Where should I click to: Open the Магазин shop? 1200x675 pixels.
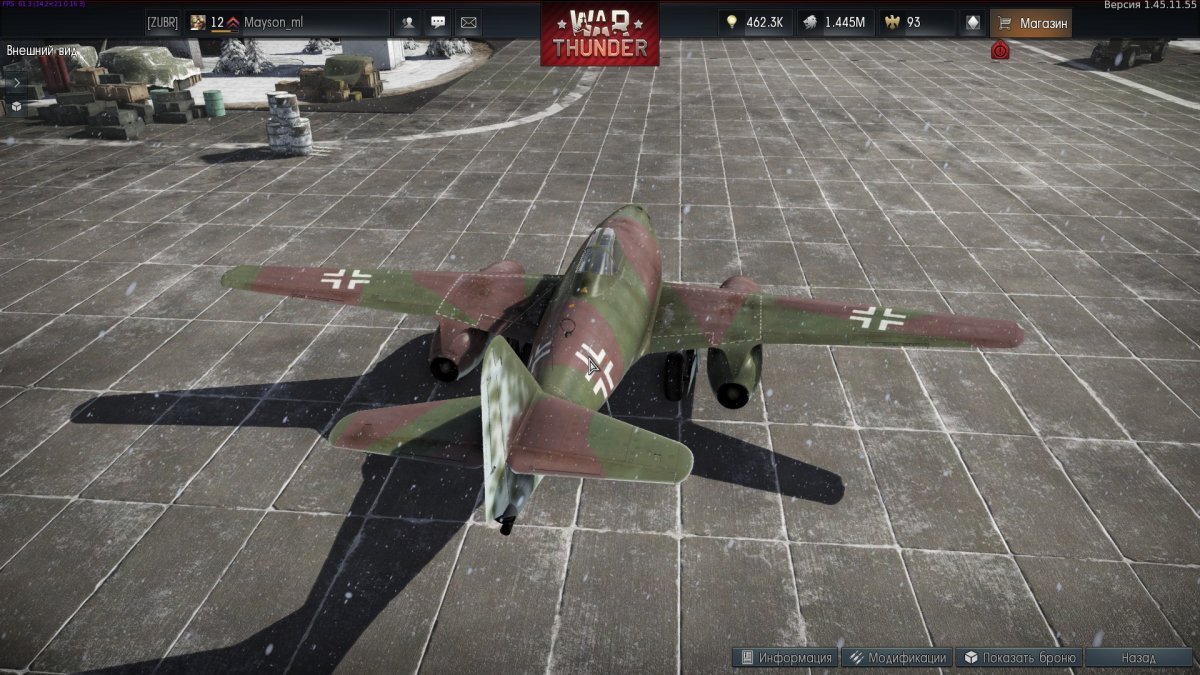pos(1031,22)
